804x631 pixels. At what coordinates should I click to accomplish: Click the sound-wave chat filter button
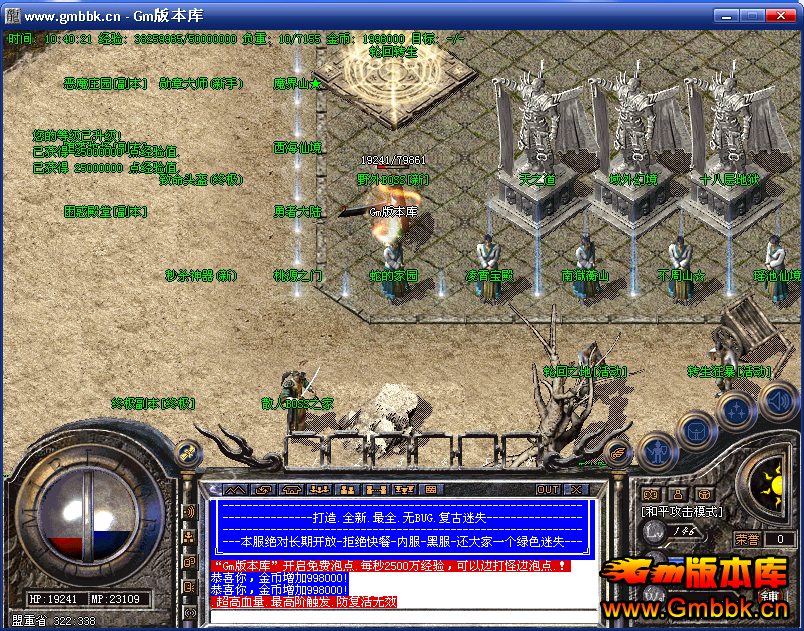tap(189, 513)
